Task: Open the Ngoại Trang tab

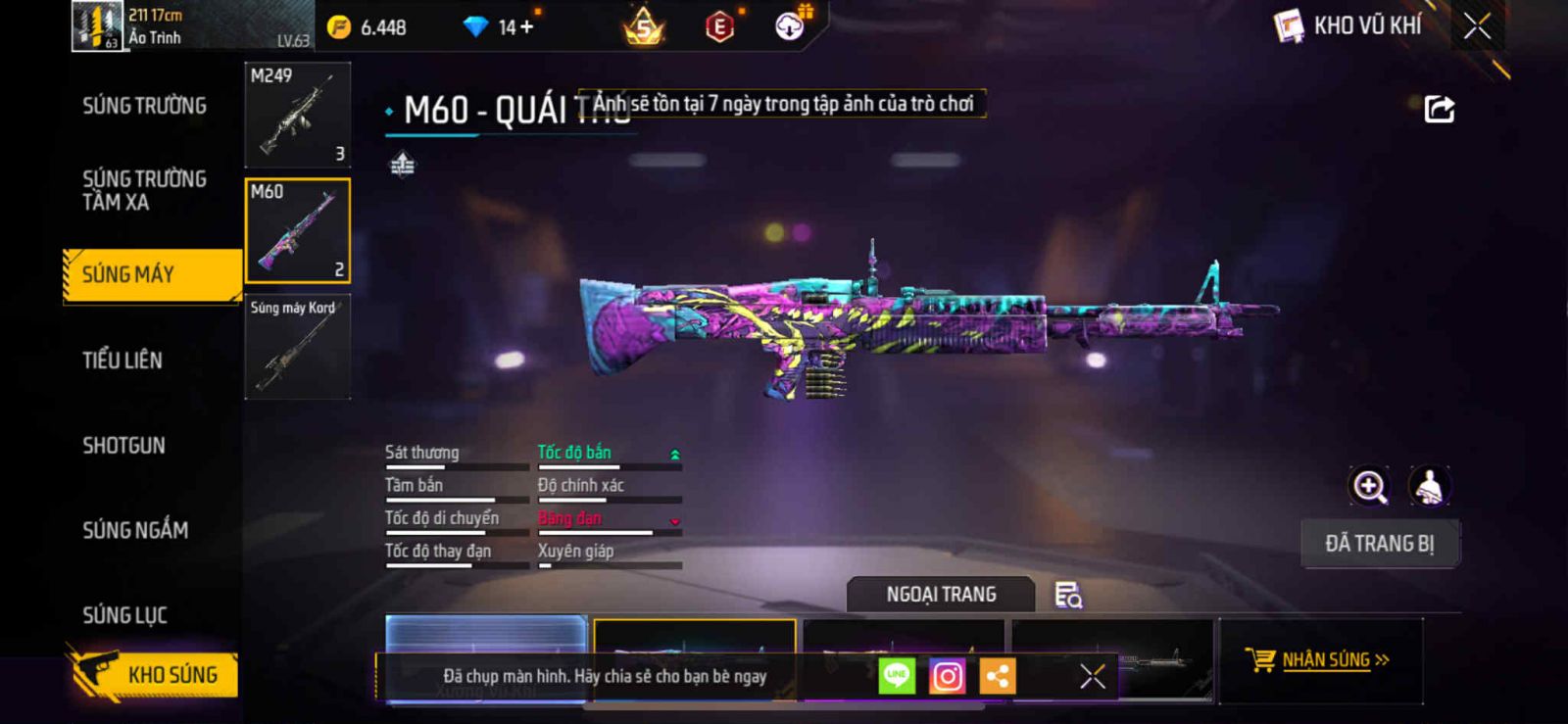Action: [941, 595]
